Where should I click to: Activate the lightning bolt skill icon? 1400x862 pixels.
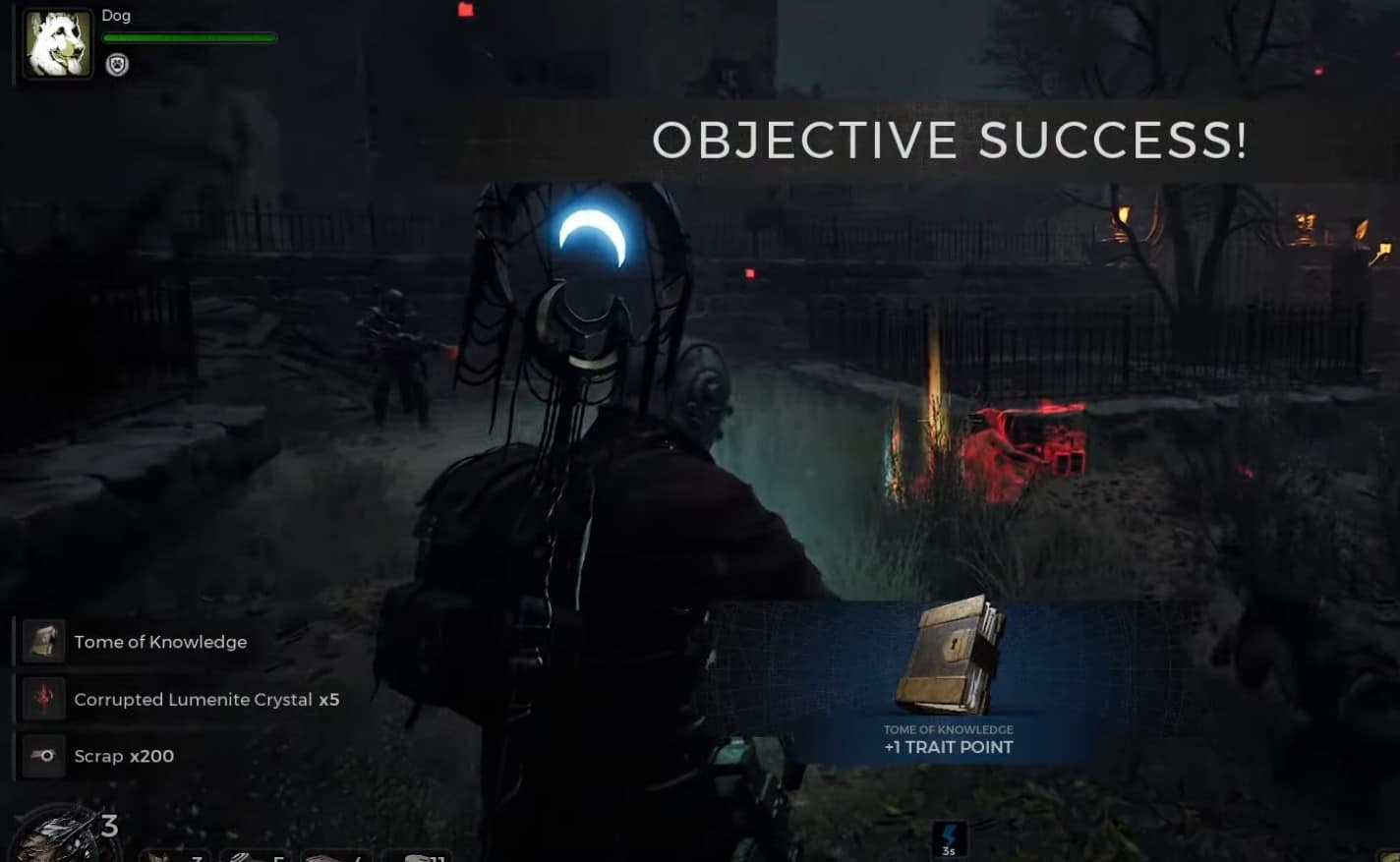949,838
